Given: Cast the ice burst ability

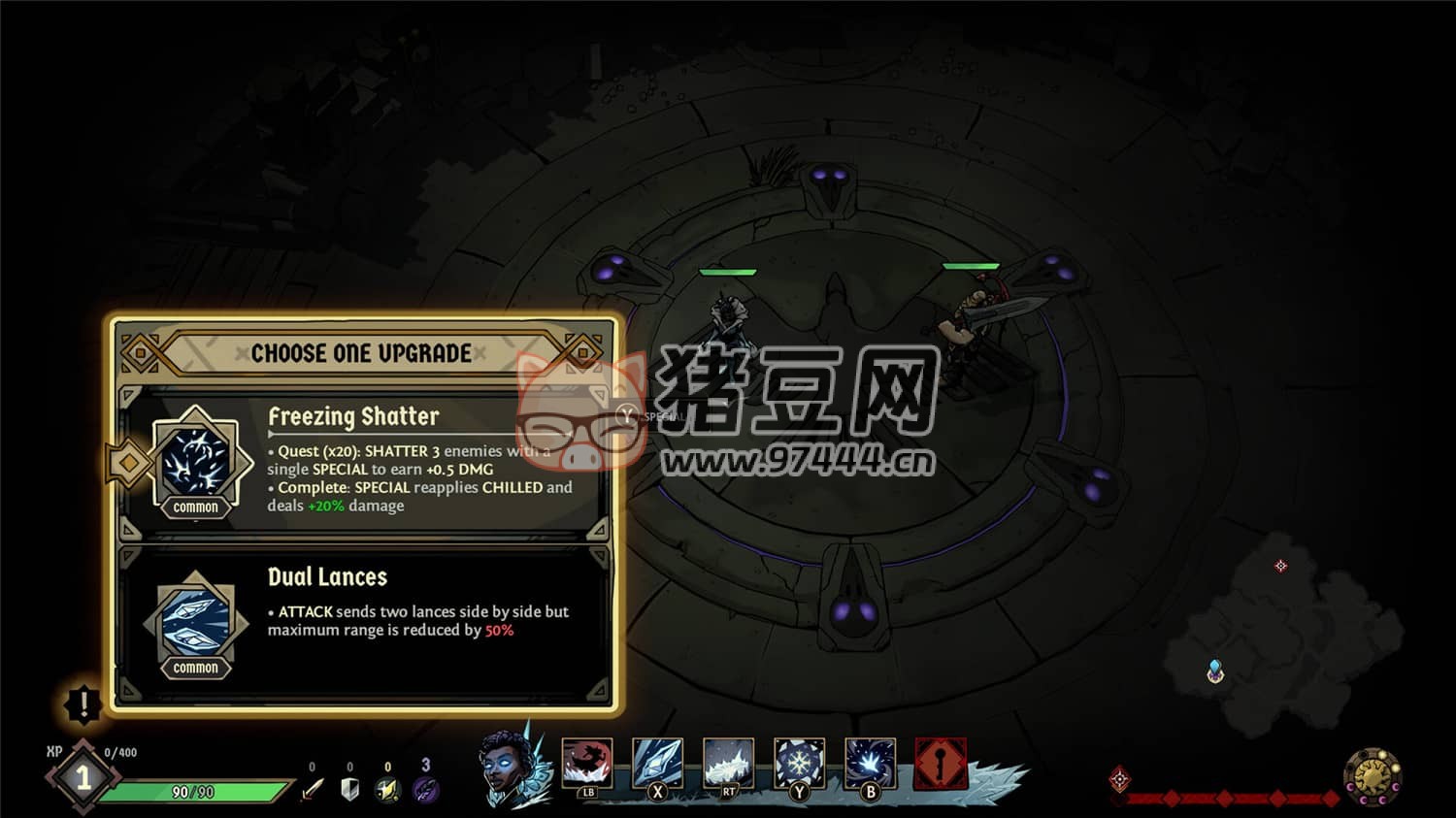Looking at the screenshot, I should point(870,764).
